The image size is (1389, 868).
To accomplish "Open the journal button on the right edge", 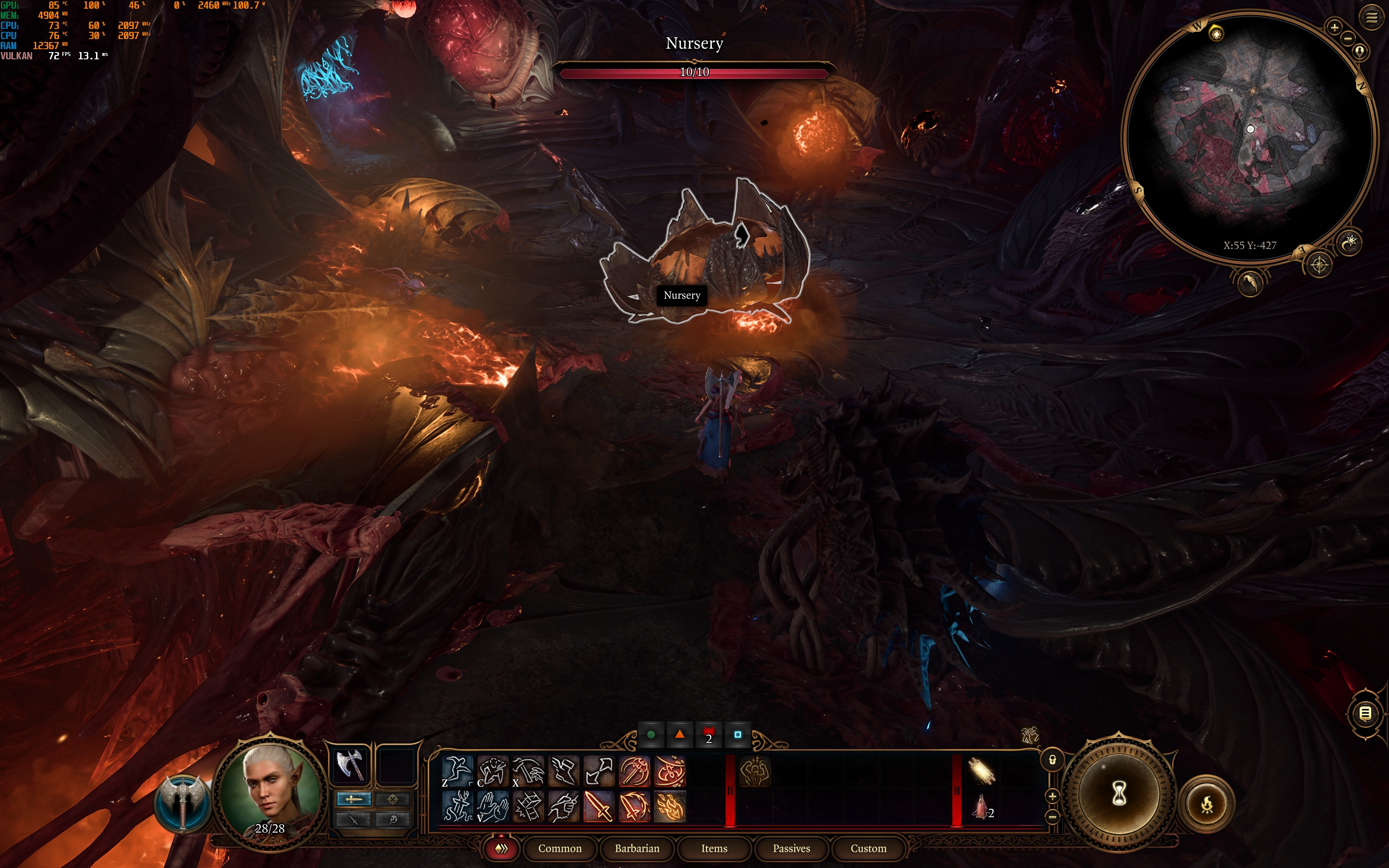I will tap(1365, 714).
